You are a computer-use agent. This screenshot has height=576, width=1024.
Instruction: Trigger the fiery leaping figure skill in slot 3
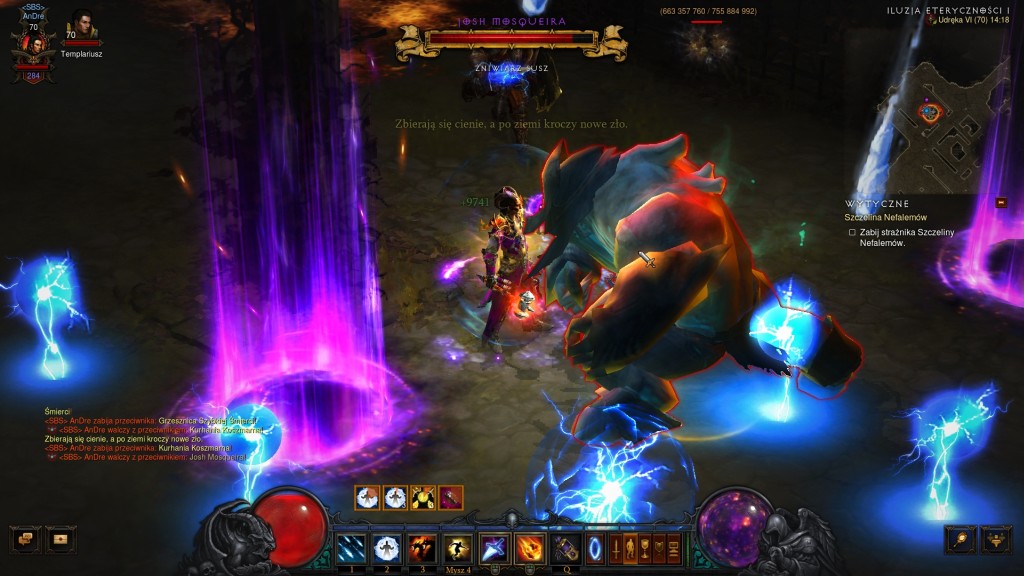coord(421,548)
